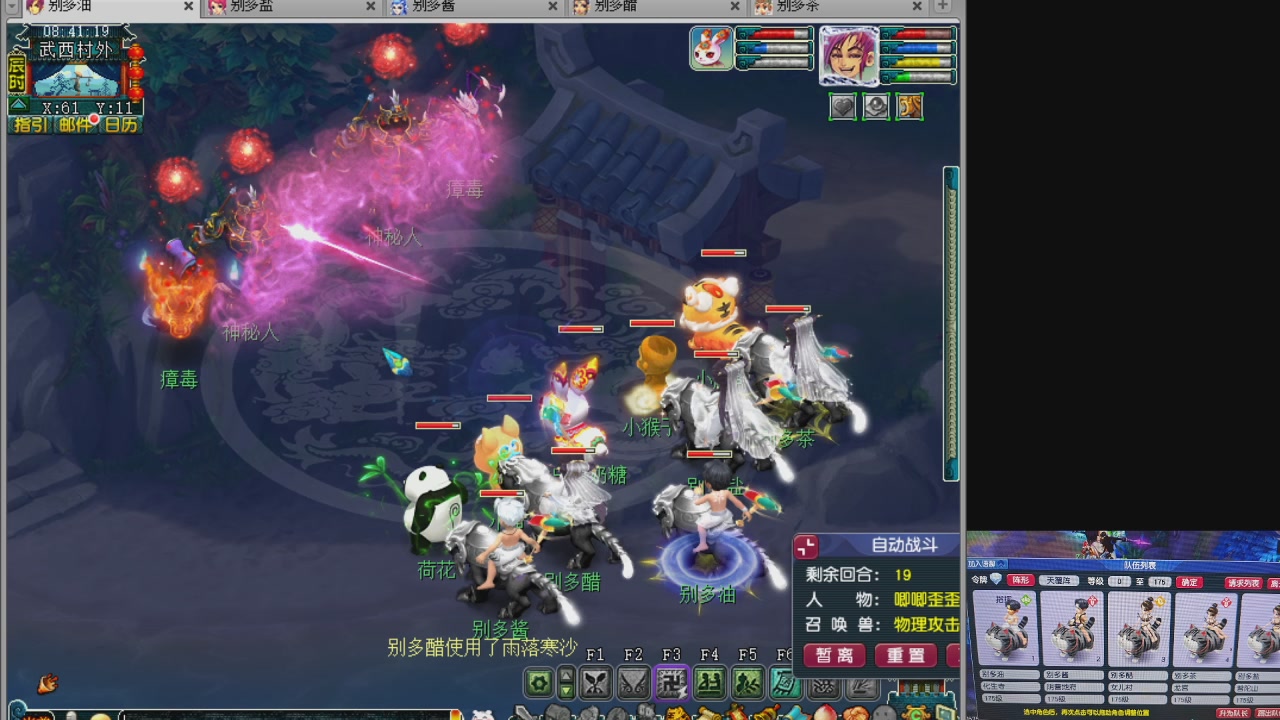Click the red HP bar of the character
The image size is (1280, 720).
point(918,34)
